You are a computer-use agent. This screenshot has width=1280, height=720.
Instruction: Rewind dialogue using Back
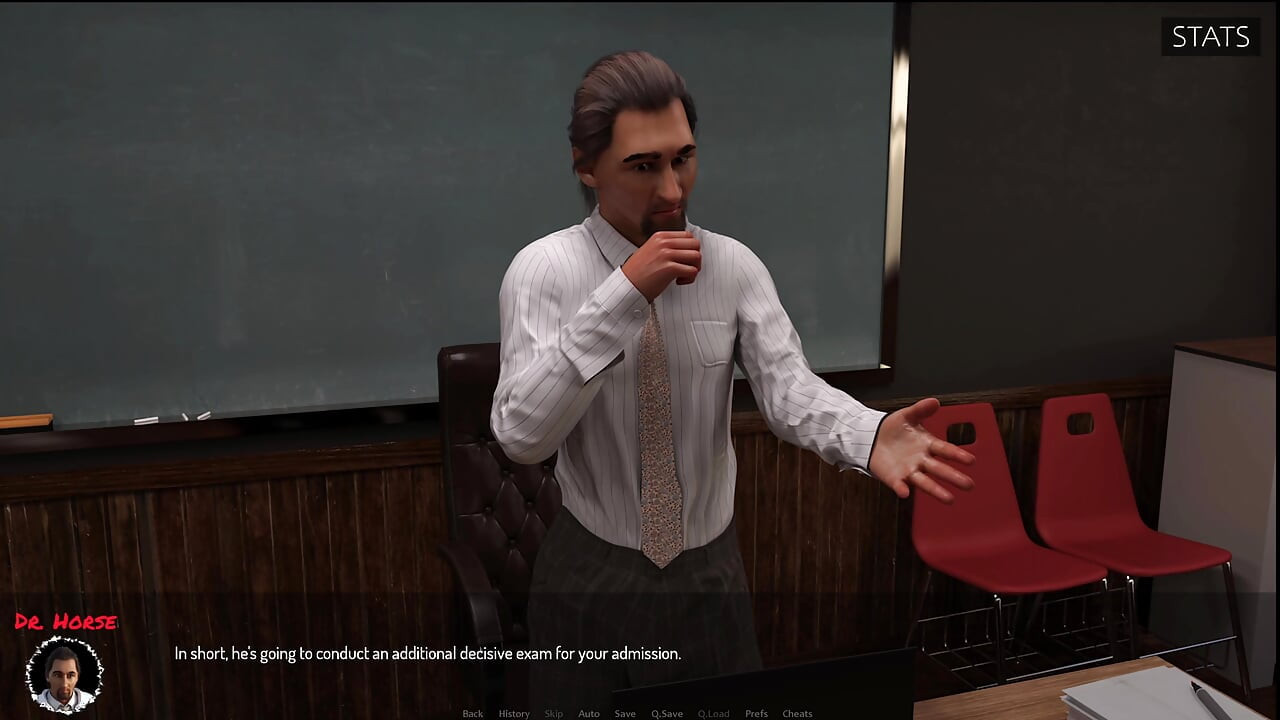pos(472,713)
